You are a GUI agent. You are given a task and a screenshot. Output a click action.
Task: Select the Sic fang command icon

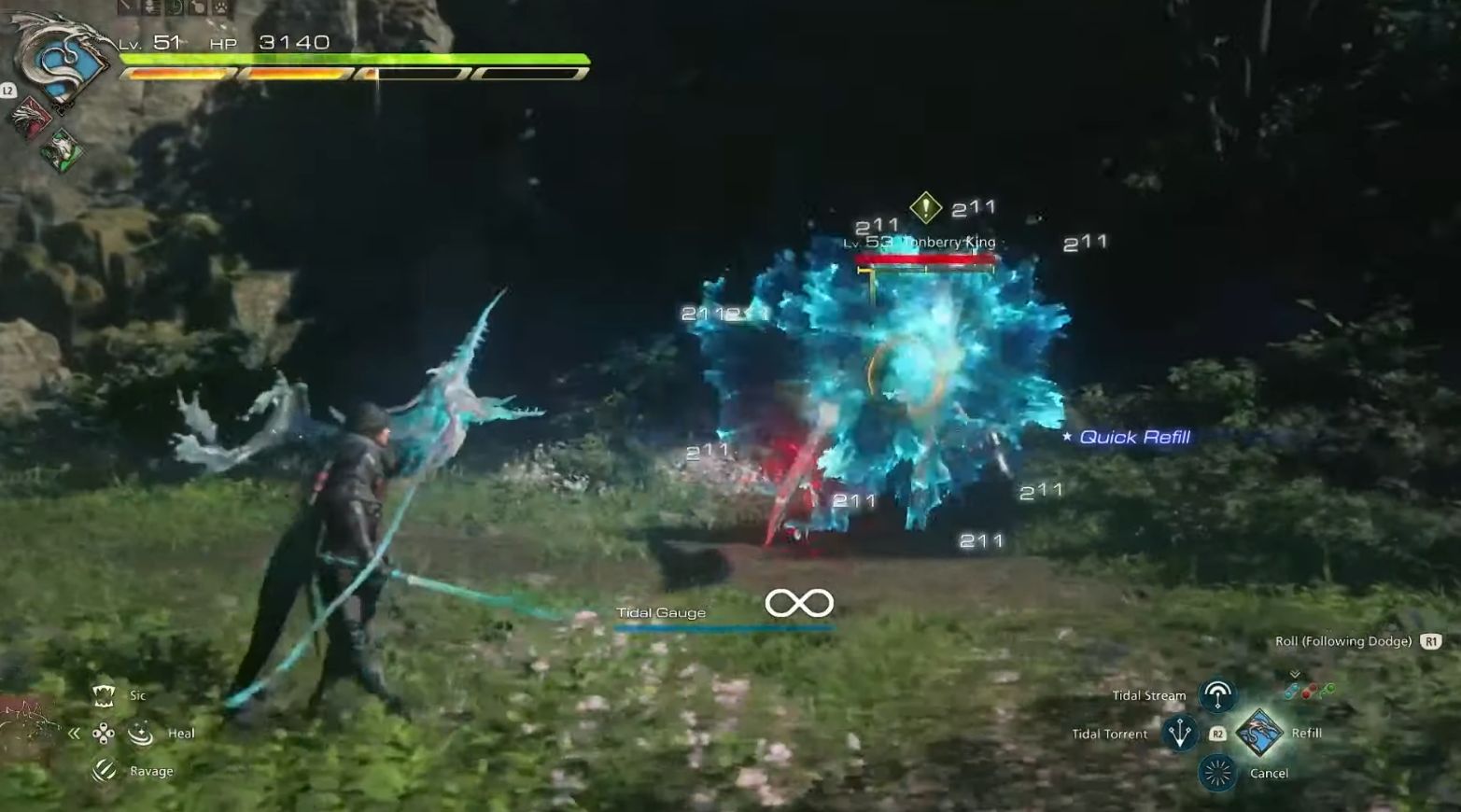[x=104, y=694]
